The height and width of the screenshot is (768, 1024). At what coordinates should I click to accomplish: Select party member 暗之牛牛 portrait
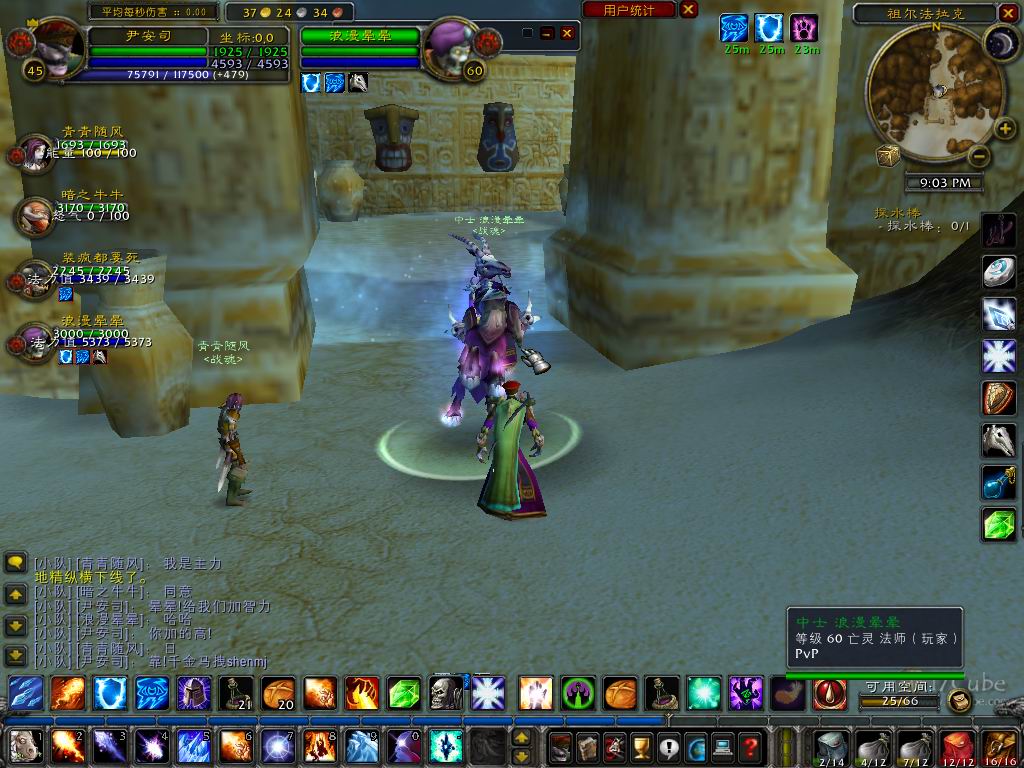[x=35, y=214]
